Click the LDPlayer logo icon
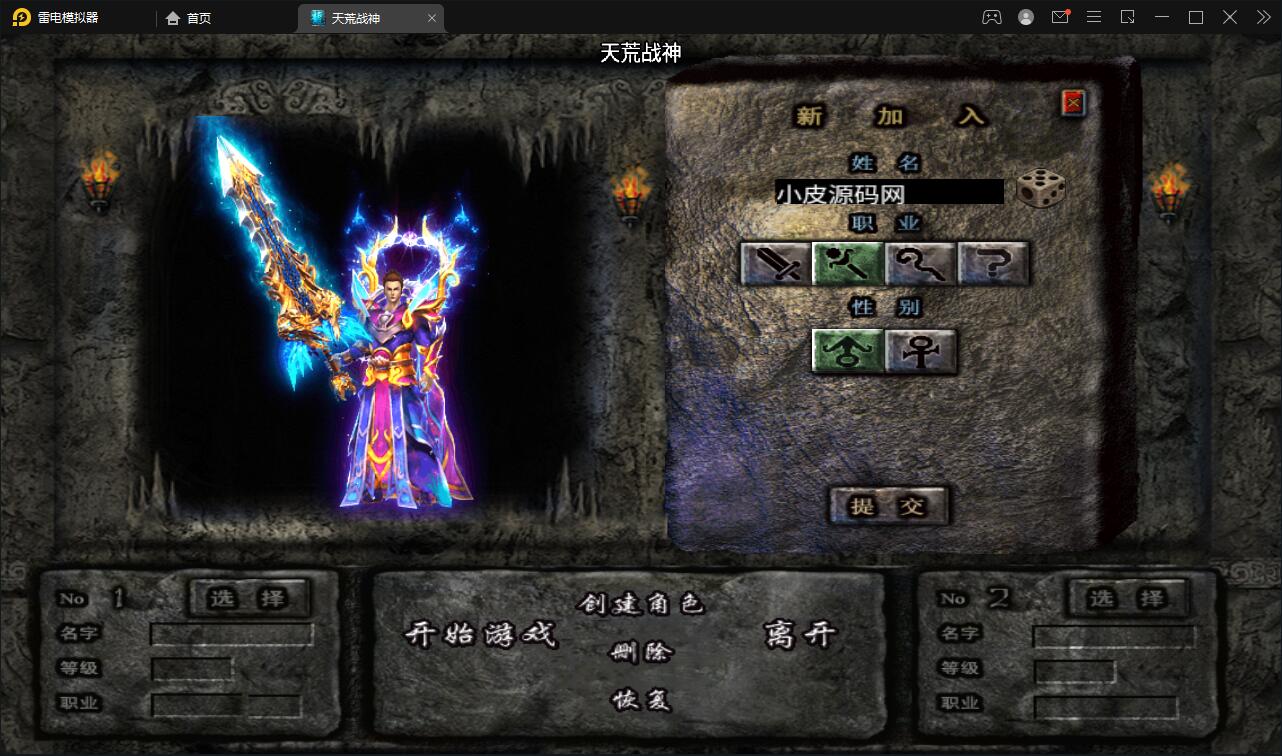The height and width of the screenshot is (756, 1282). (x=20, y=17)
